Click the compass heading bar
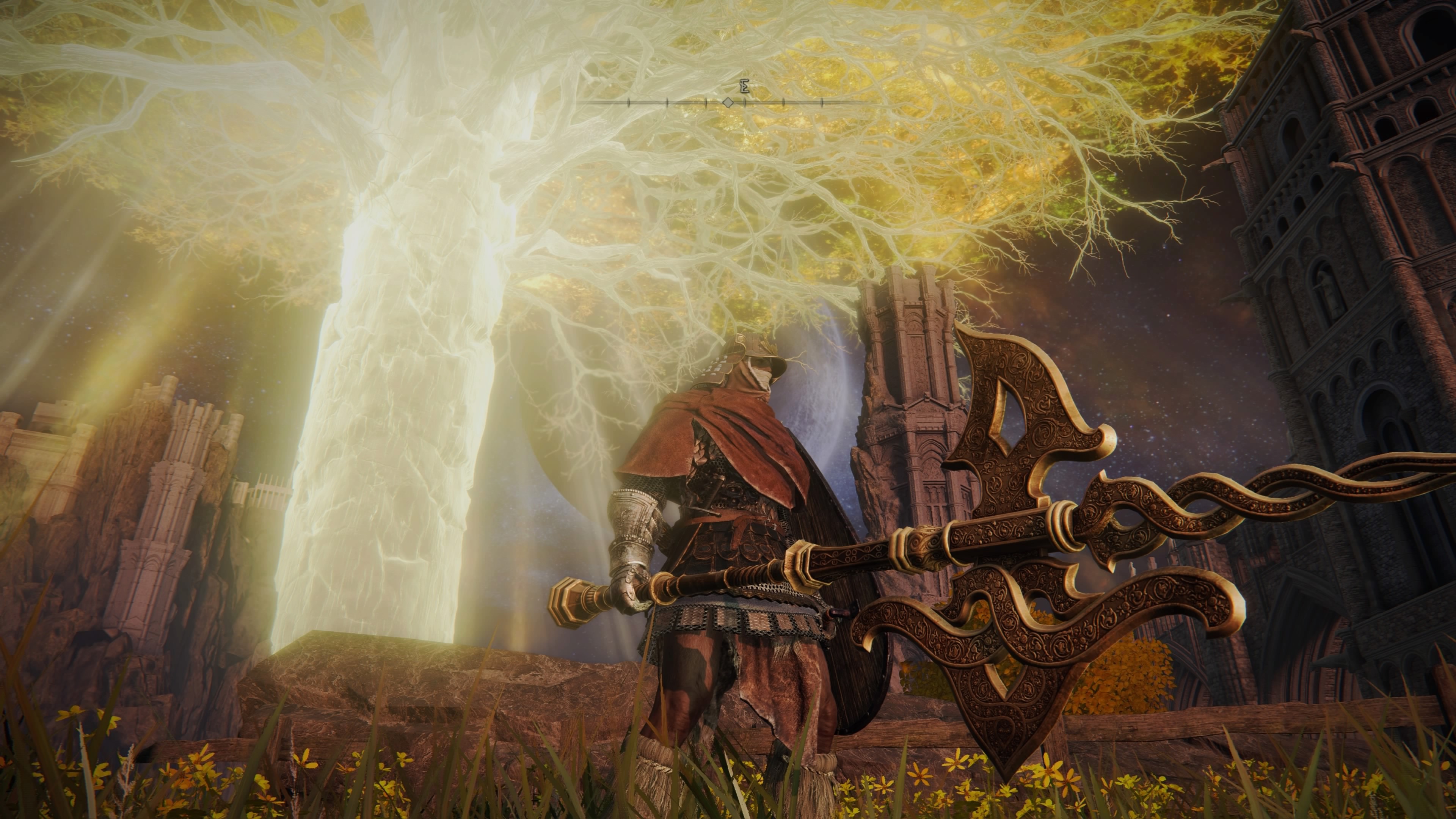This screenshot has height=819, width=1456. (x=728, y=102)
